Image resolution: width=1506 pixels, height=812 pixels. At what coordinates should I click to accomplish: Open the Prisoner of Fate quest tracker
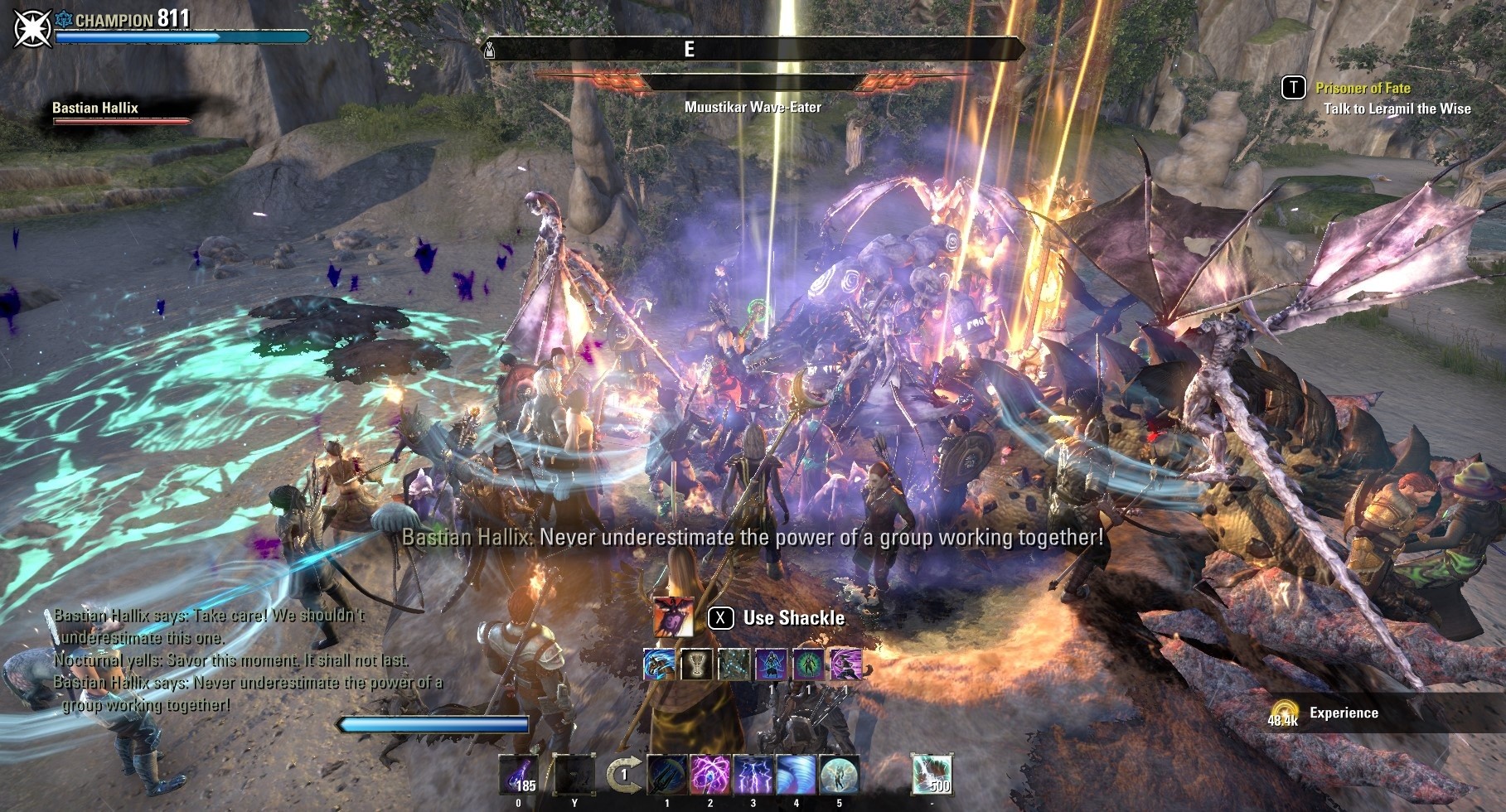[x=1362, y=88]
